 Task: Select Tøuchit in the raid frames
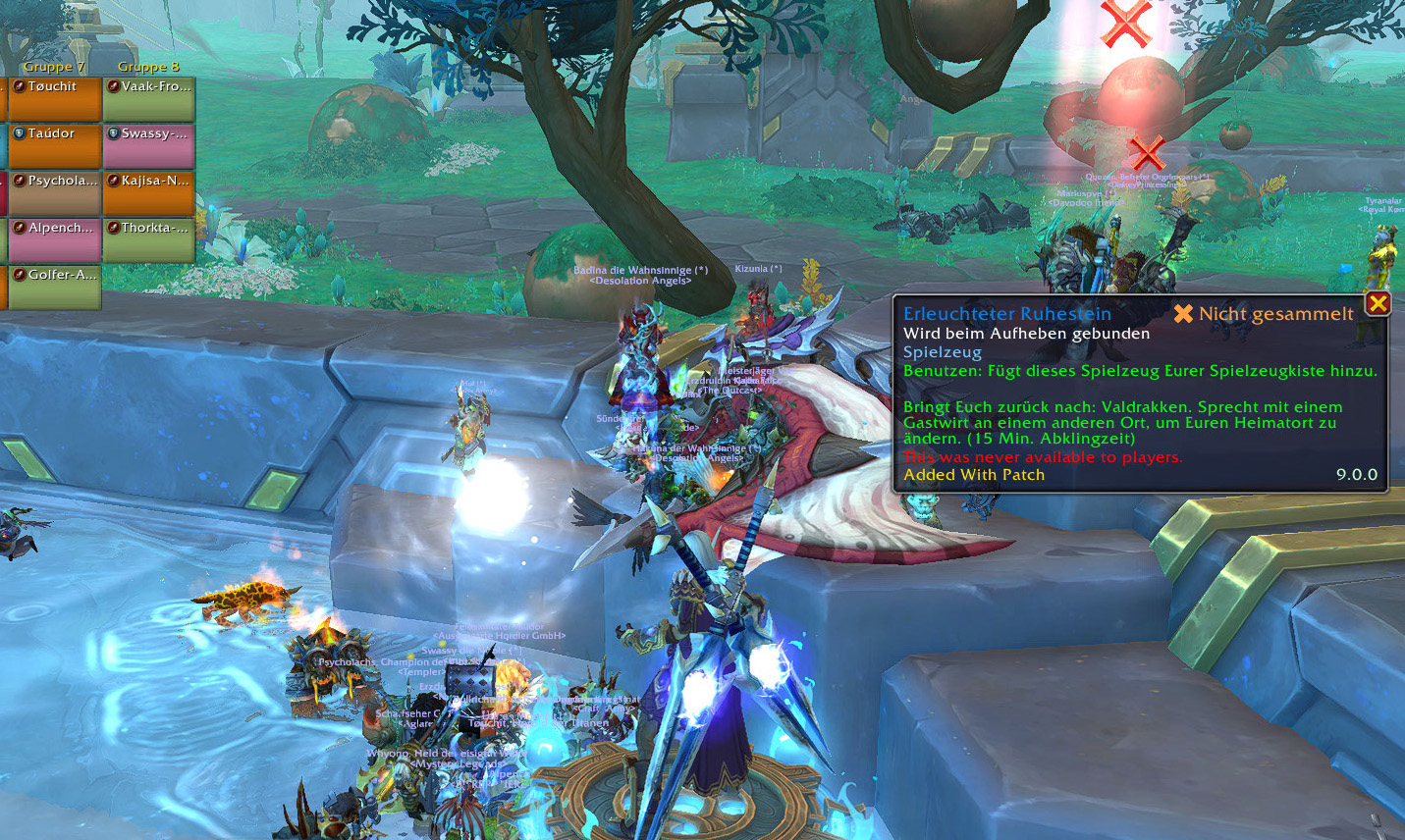coord(55,100)
